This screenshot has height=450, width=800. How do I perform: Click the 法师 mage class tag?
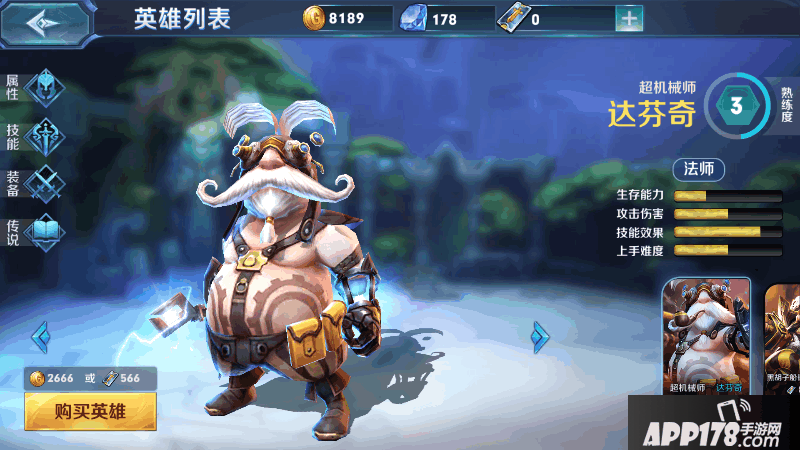699,168
